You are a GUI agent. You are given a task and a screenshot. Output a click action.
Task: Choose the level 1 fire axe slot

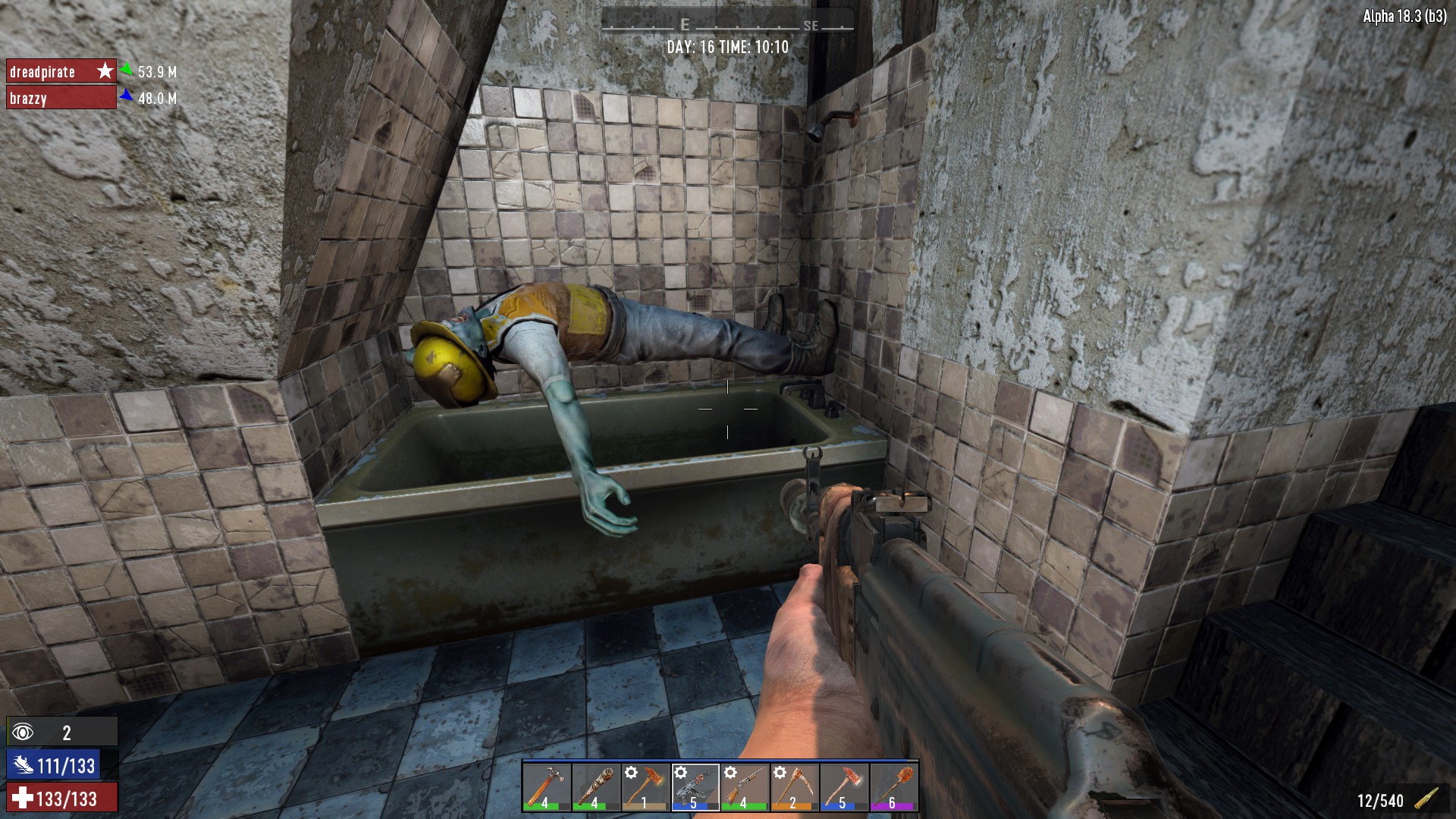645,787
